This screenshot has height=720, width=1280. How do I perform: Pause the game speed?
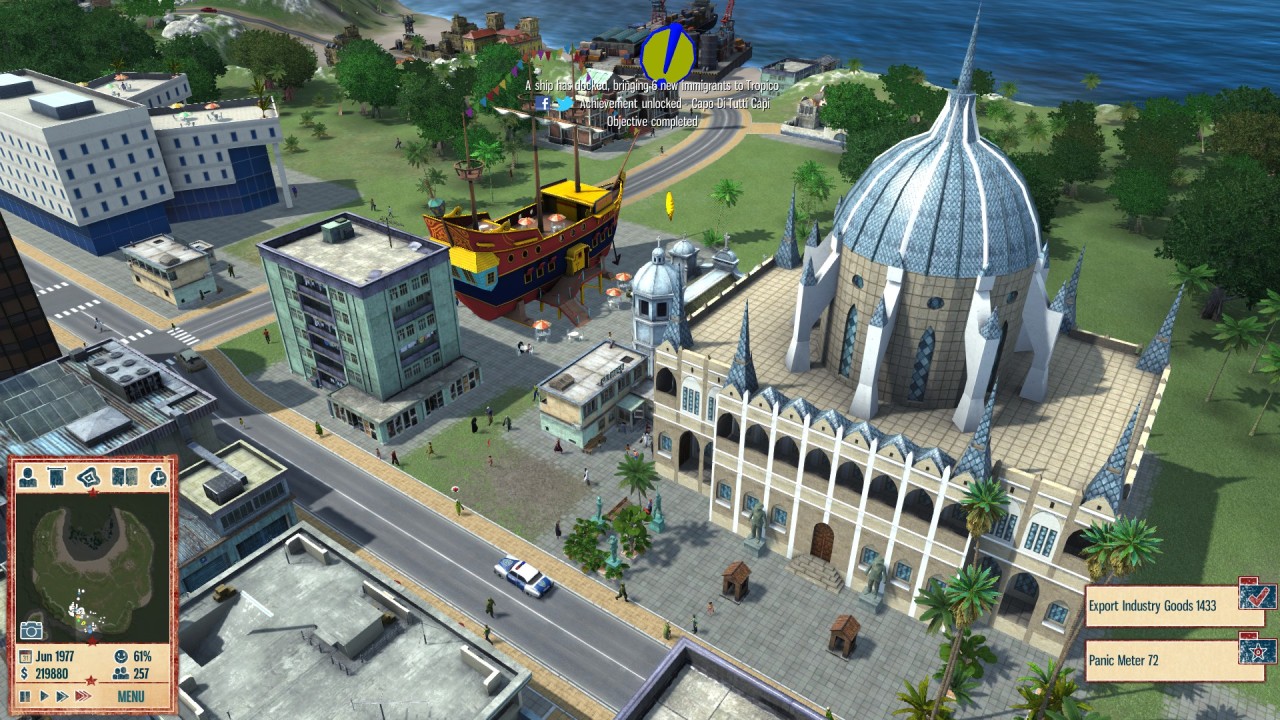click(x=25, y=696)
